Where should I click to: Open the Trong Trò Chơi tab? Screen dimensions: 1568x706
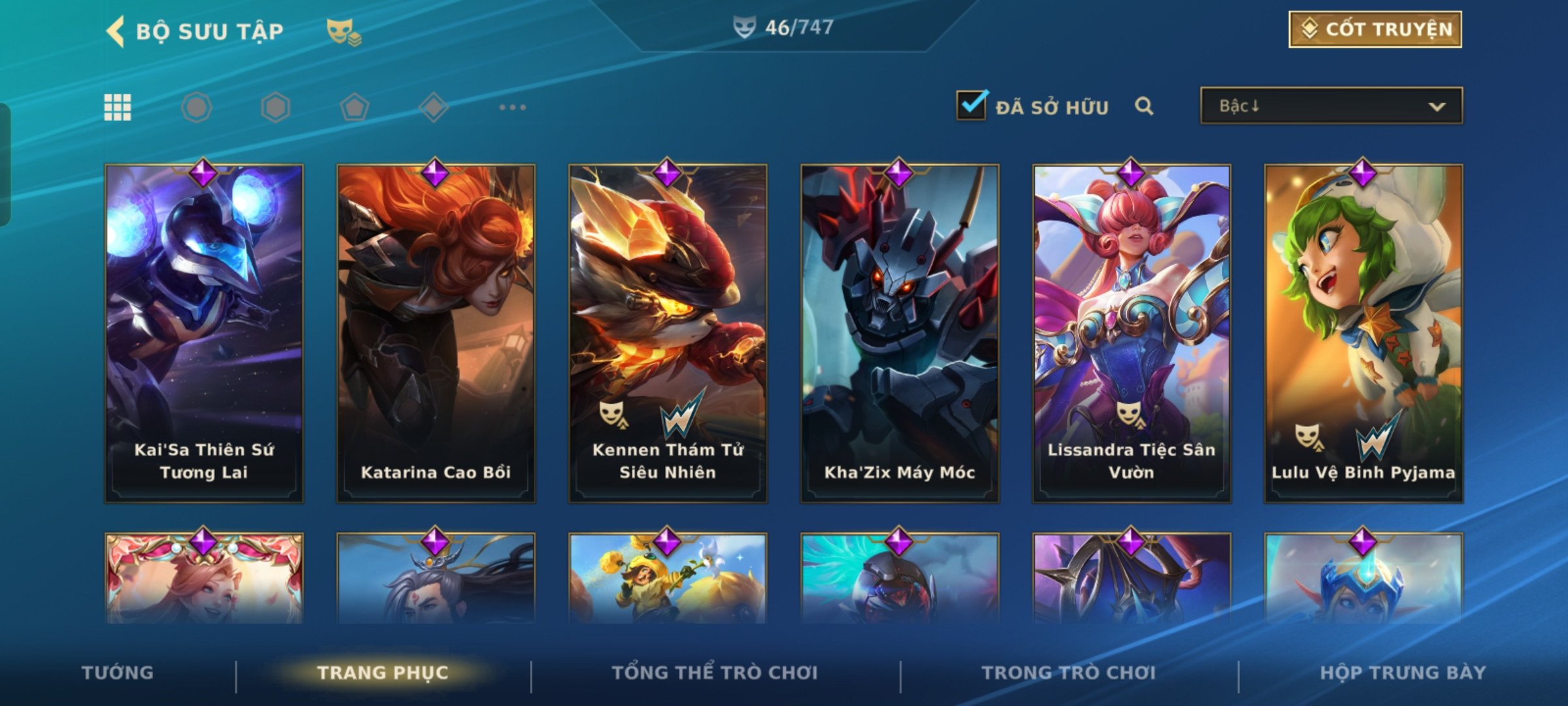tap(1069, 673)
